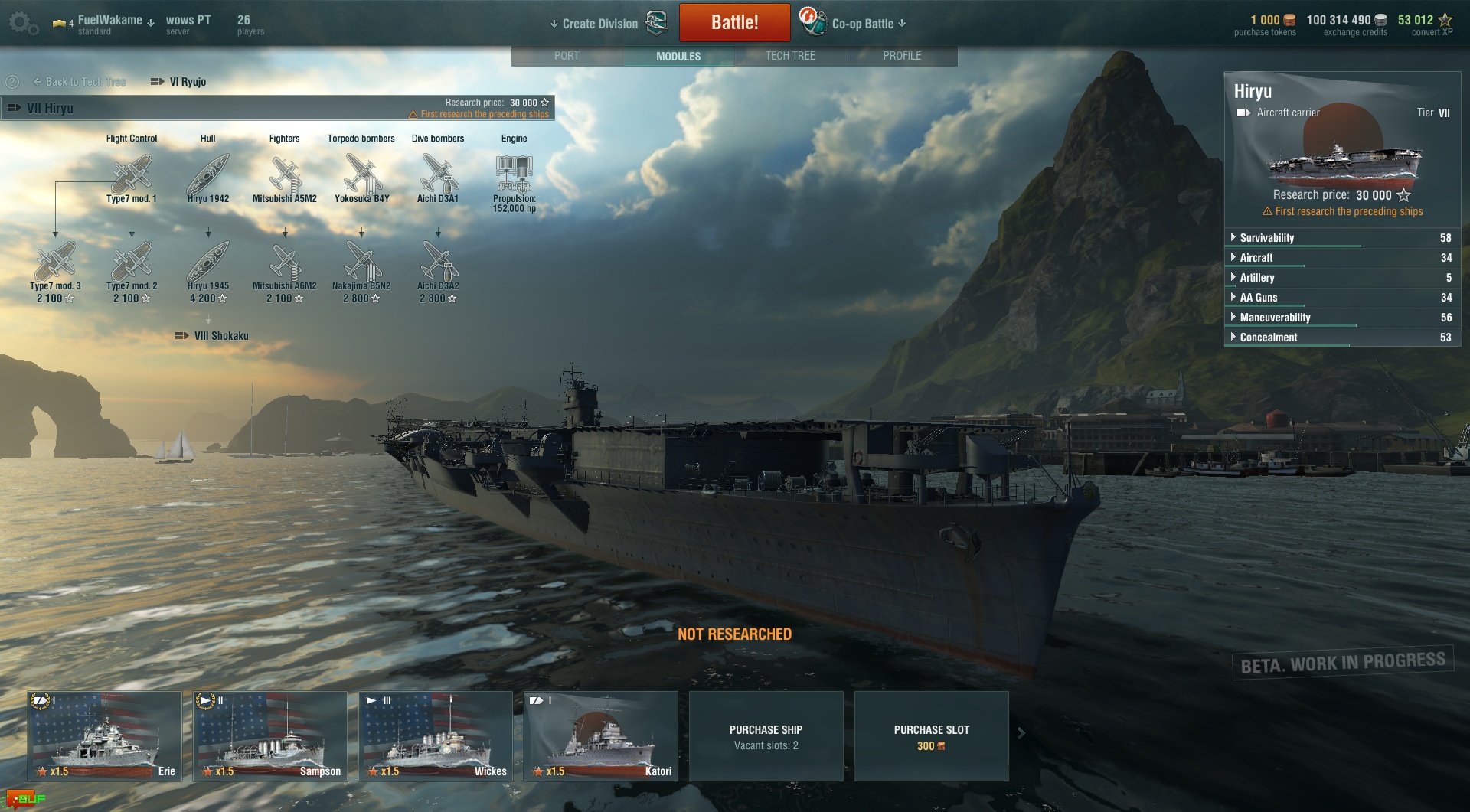Open the Purchase Ship tile
The image size is (1470, 812).
766,736
